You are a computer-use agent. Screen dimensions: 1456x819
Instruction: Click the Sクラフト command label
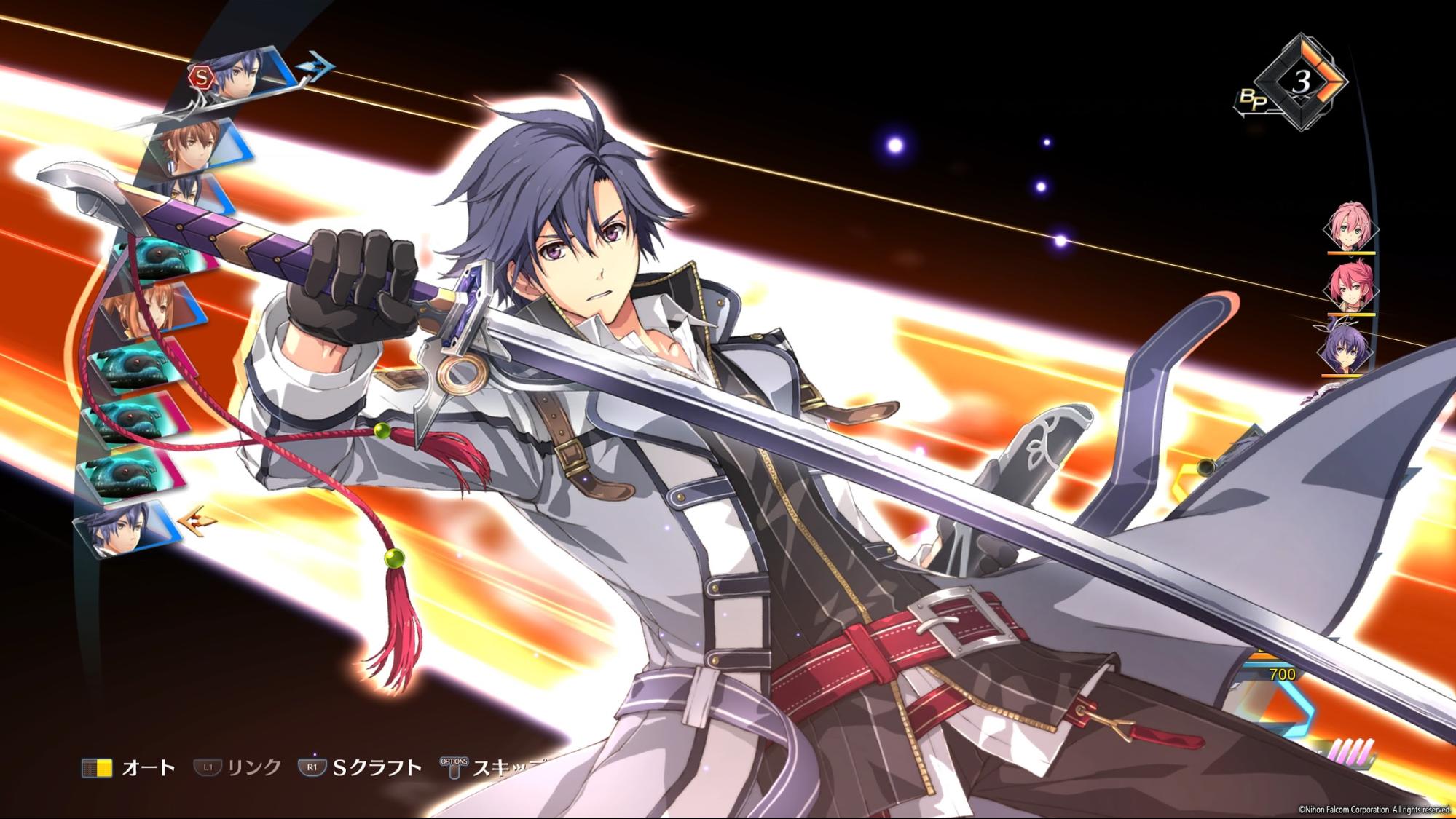(375, 767)
